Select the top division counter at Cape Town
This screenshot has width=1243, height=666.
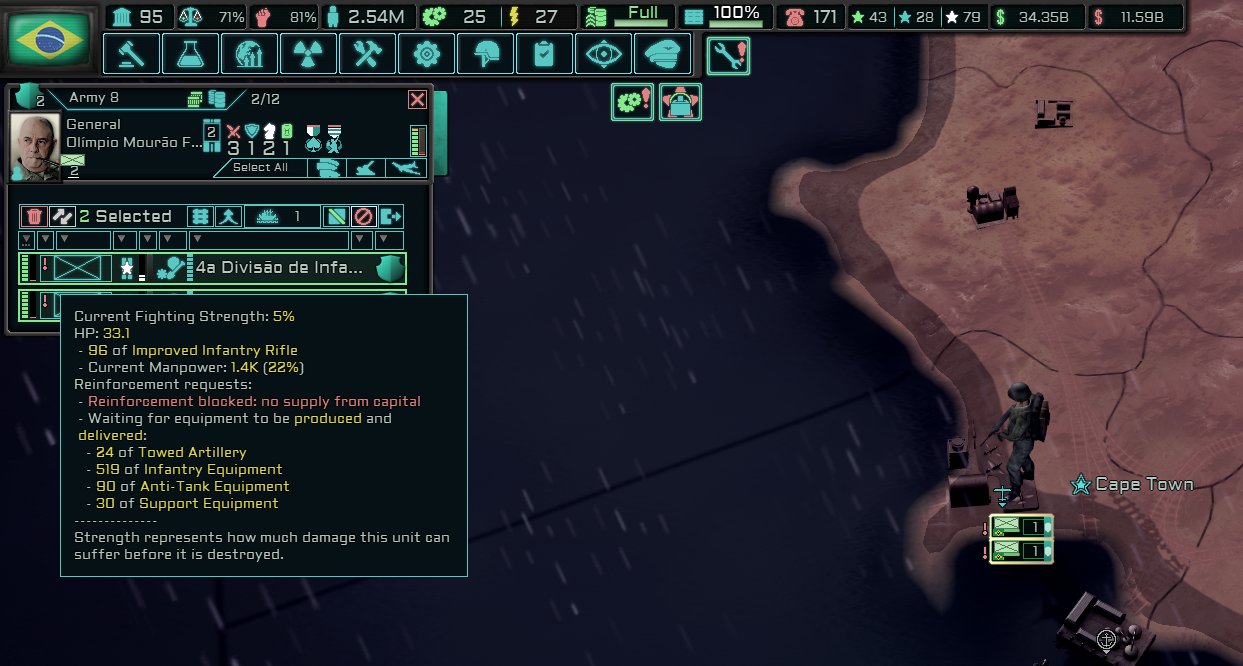pyautogui.click(x=1020, y=526)
